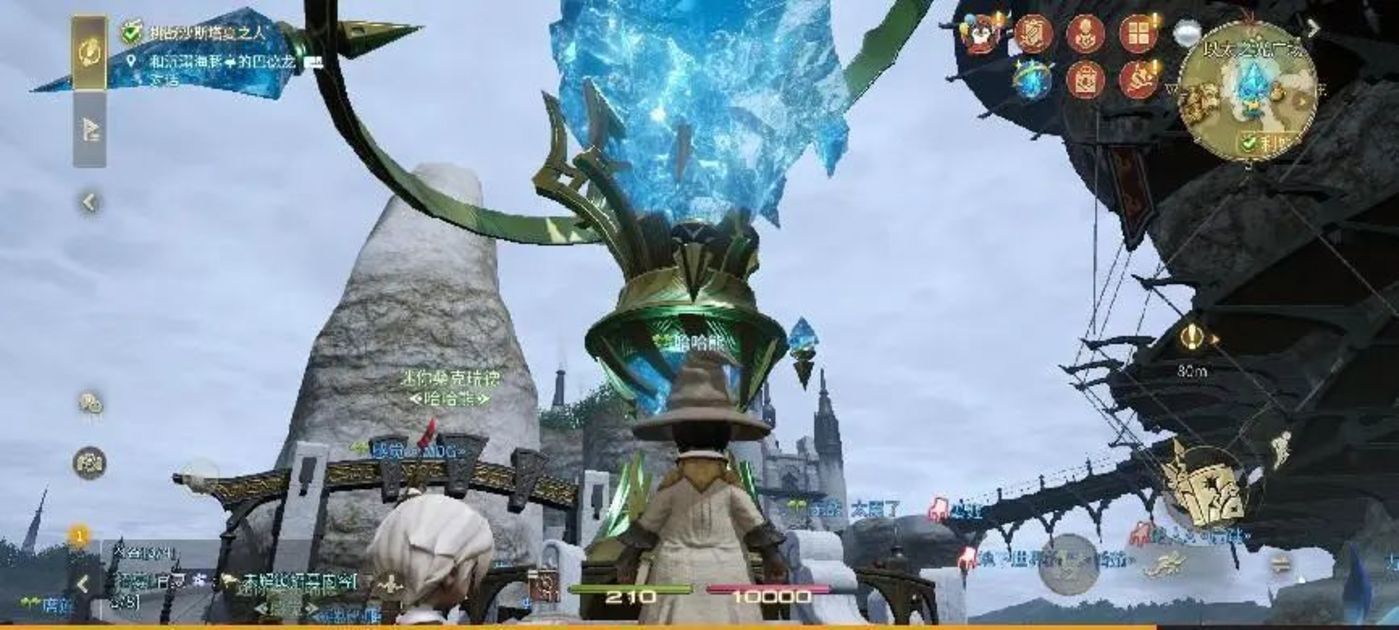Open the tracked quest entry with green checkmark
This screenshot has height=630, width=1399.
pyautogui.click(x=210, y=33)
